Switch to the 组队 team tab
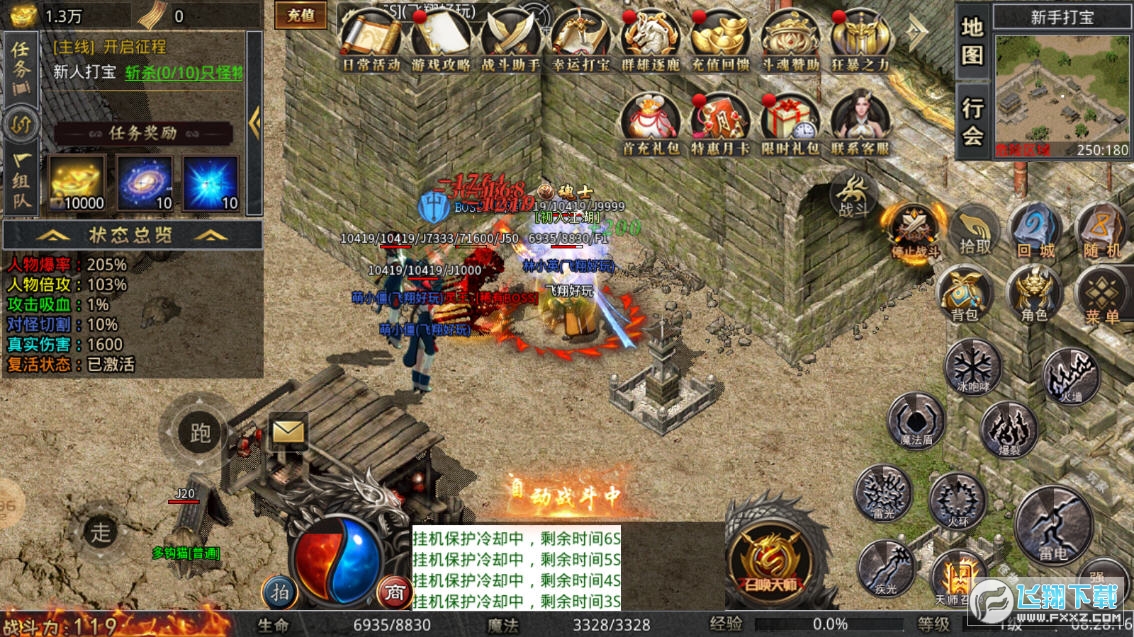This screenshot has height=637, width=1134. (20, 183)
